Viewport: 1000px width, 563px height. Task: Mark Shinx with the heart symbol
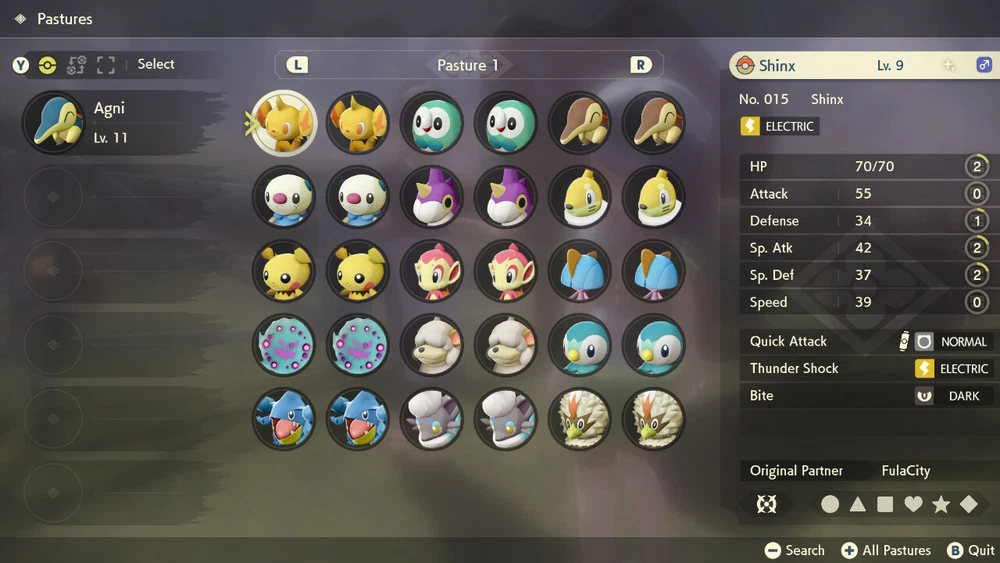(913, 505)
